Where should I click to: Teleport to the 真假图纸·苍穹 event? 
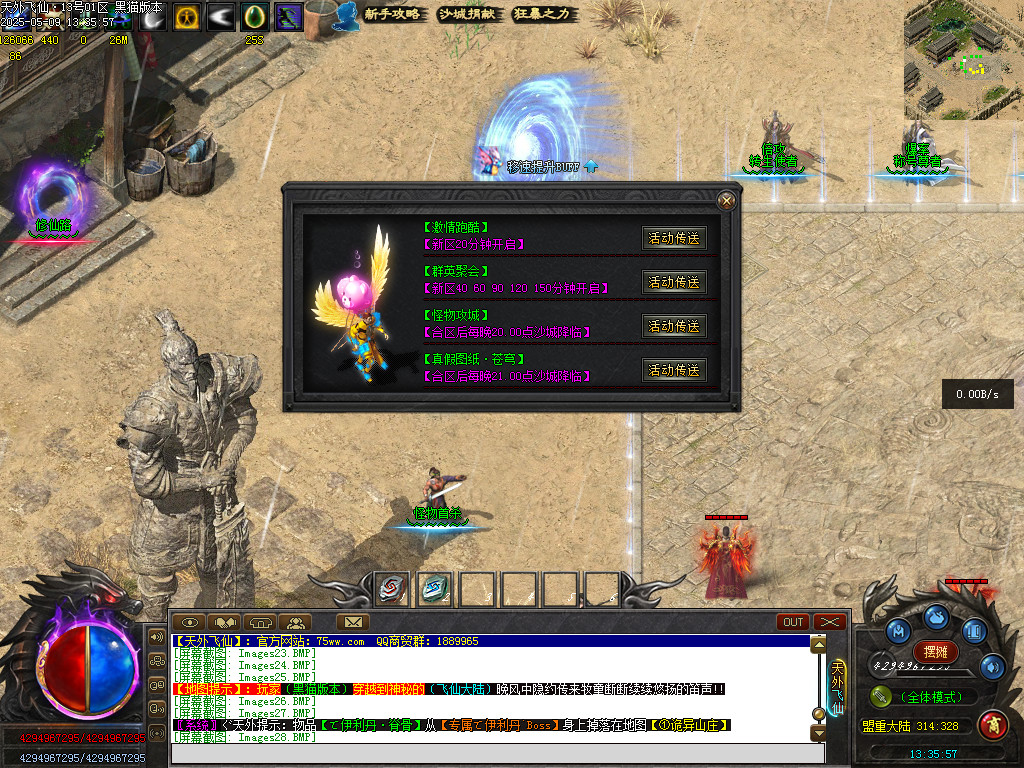point(674,370)
